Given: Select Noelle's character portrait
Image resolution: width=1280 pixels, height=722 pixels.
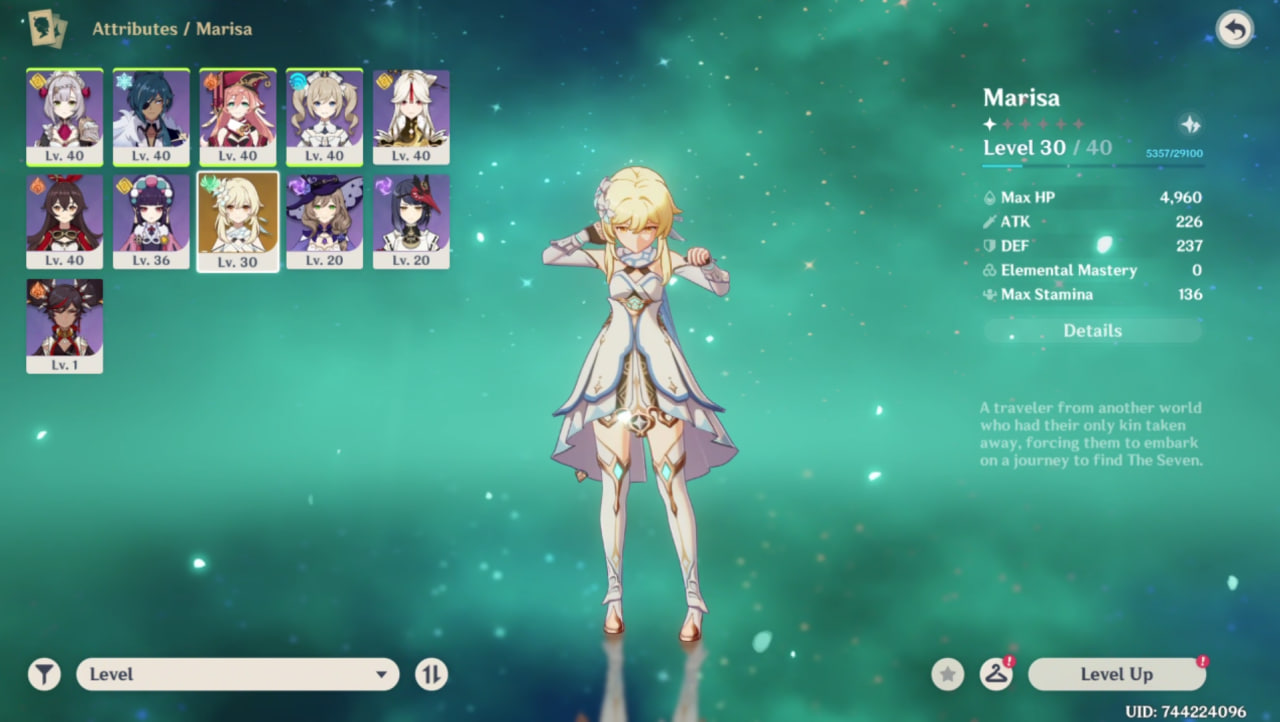Looking at the screenshot, I should click(x=64, y=116).
